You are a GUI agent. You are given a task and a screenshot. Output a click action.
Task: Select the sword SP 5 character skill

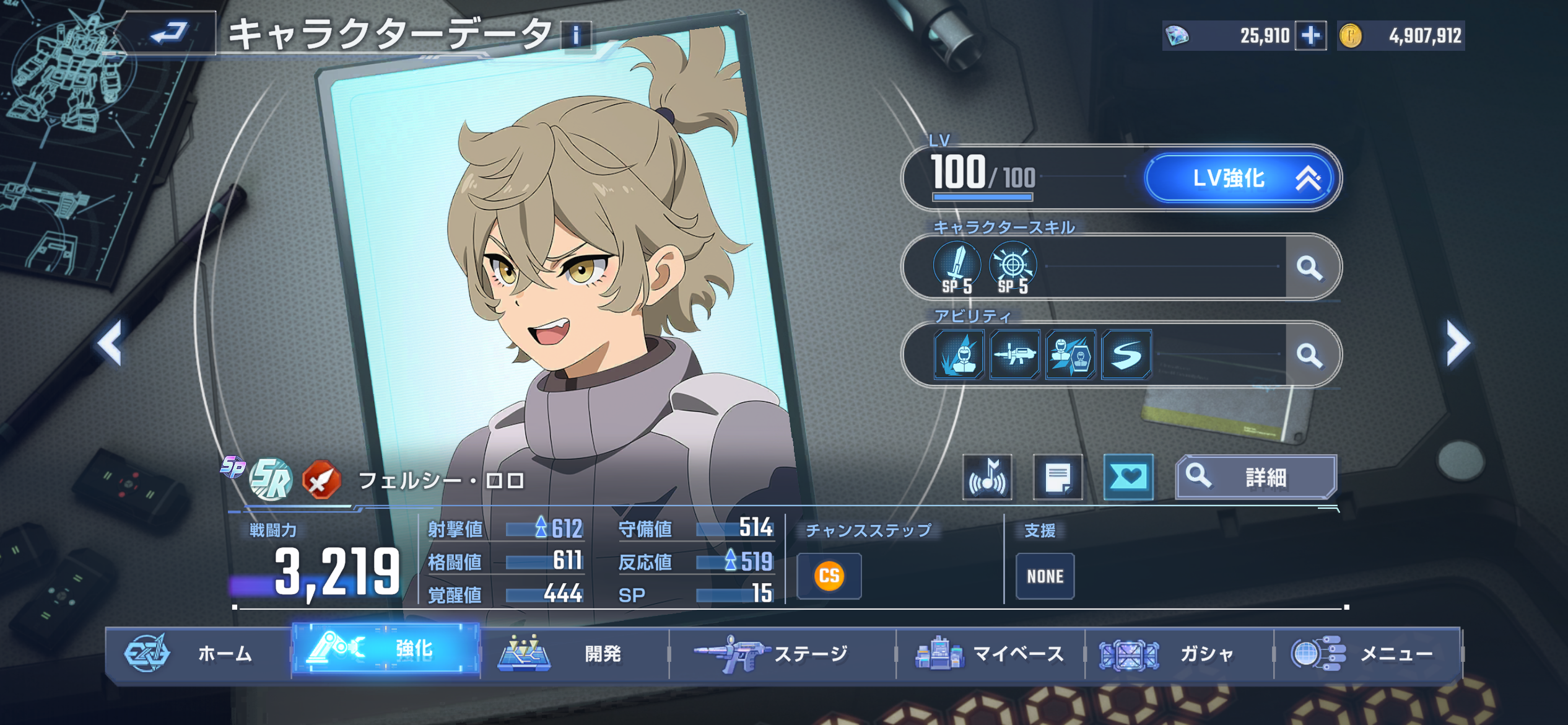[957, 268]
